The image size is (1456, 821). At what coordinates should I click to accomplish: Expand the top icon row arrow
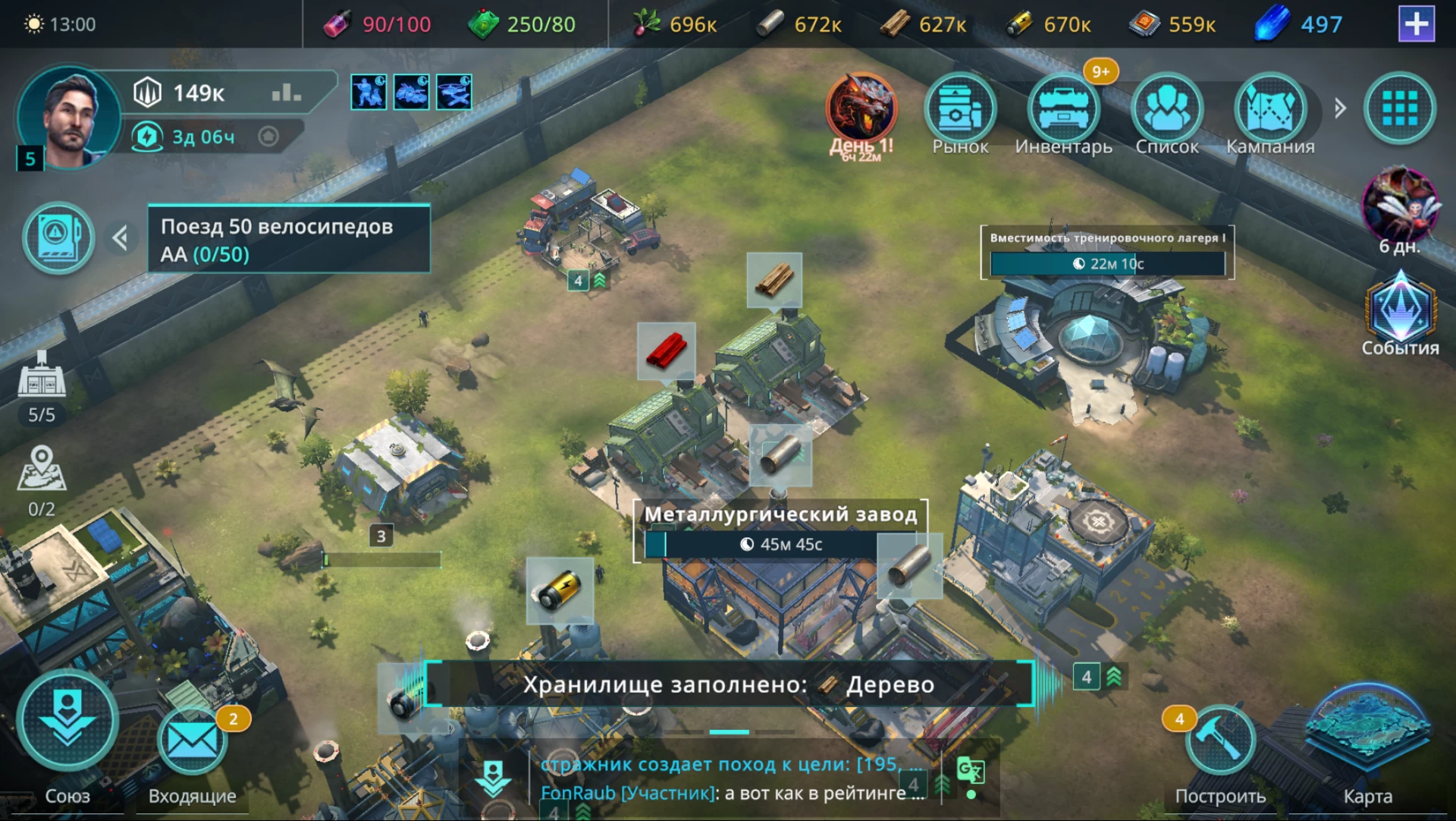1340,109
